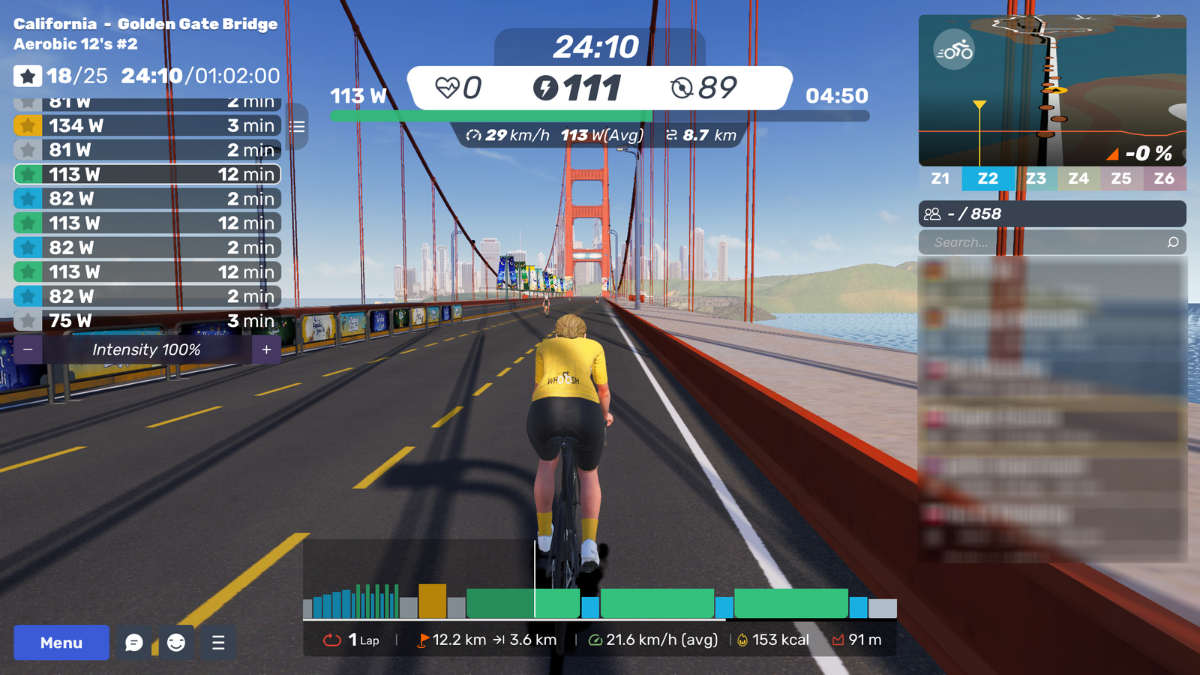
Task: Click the riders count header showing 858
Action: 1052,214
